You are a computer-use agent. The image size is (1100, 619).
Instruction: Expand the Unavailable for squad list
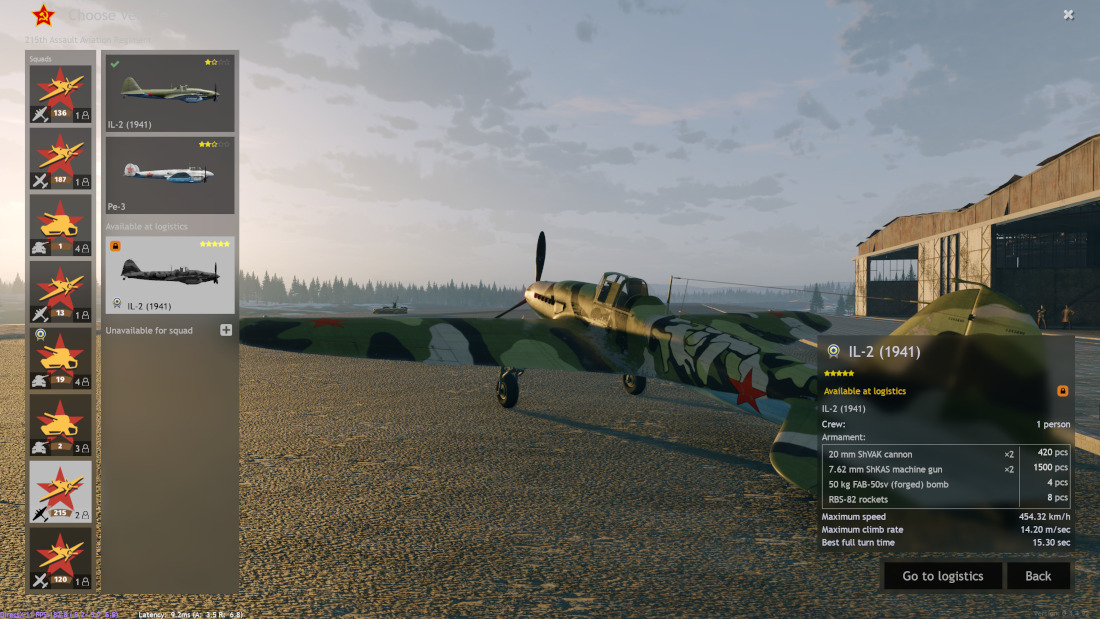pos(226,330)
